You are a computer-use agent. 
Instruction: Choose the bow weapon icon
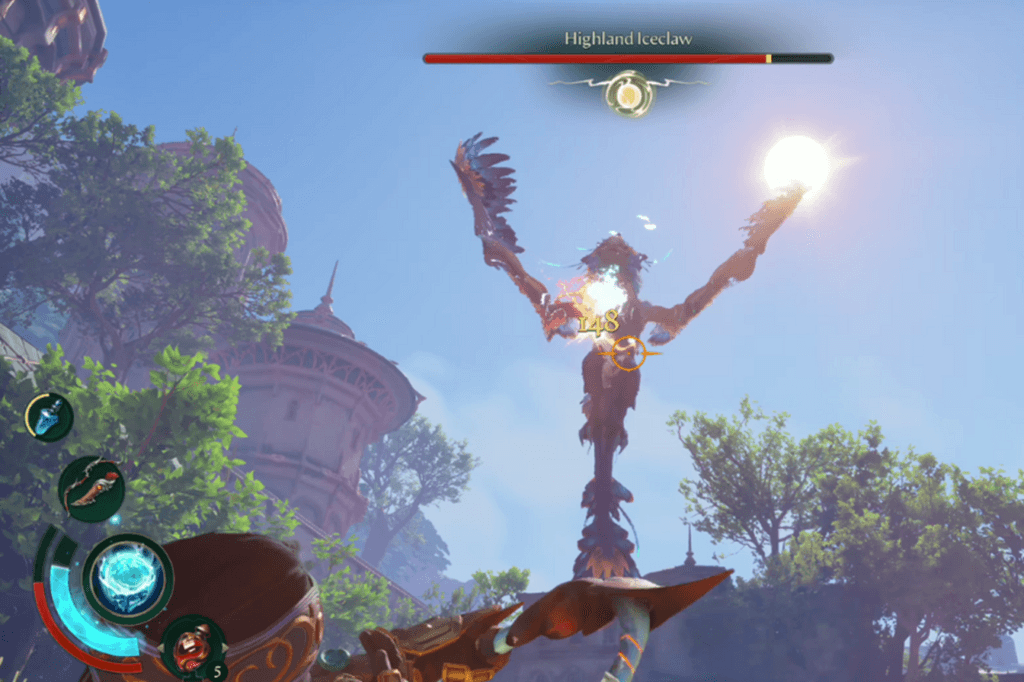coord(91,488)
